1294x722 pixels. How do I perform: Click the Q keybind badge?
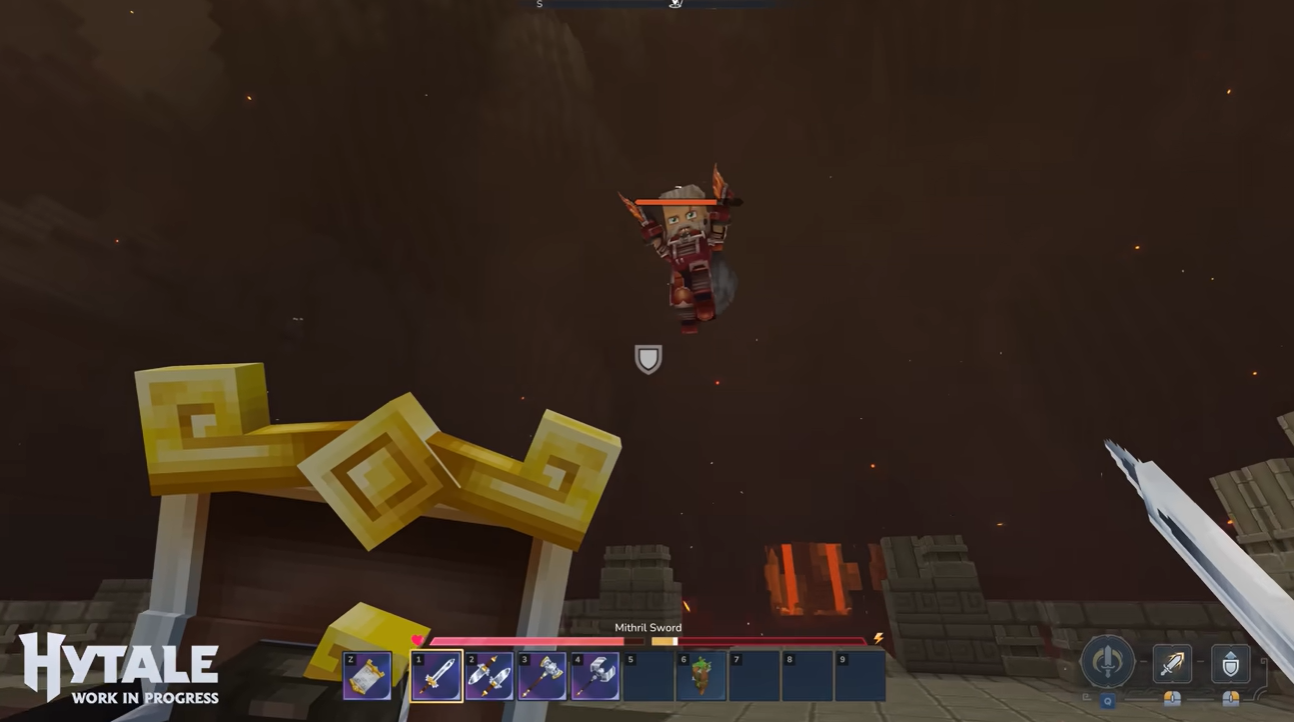tap(1108, 700)
